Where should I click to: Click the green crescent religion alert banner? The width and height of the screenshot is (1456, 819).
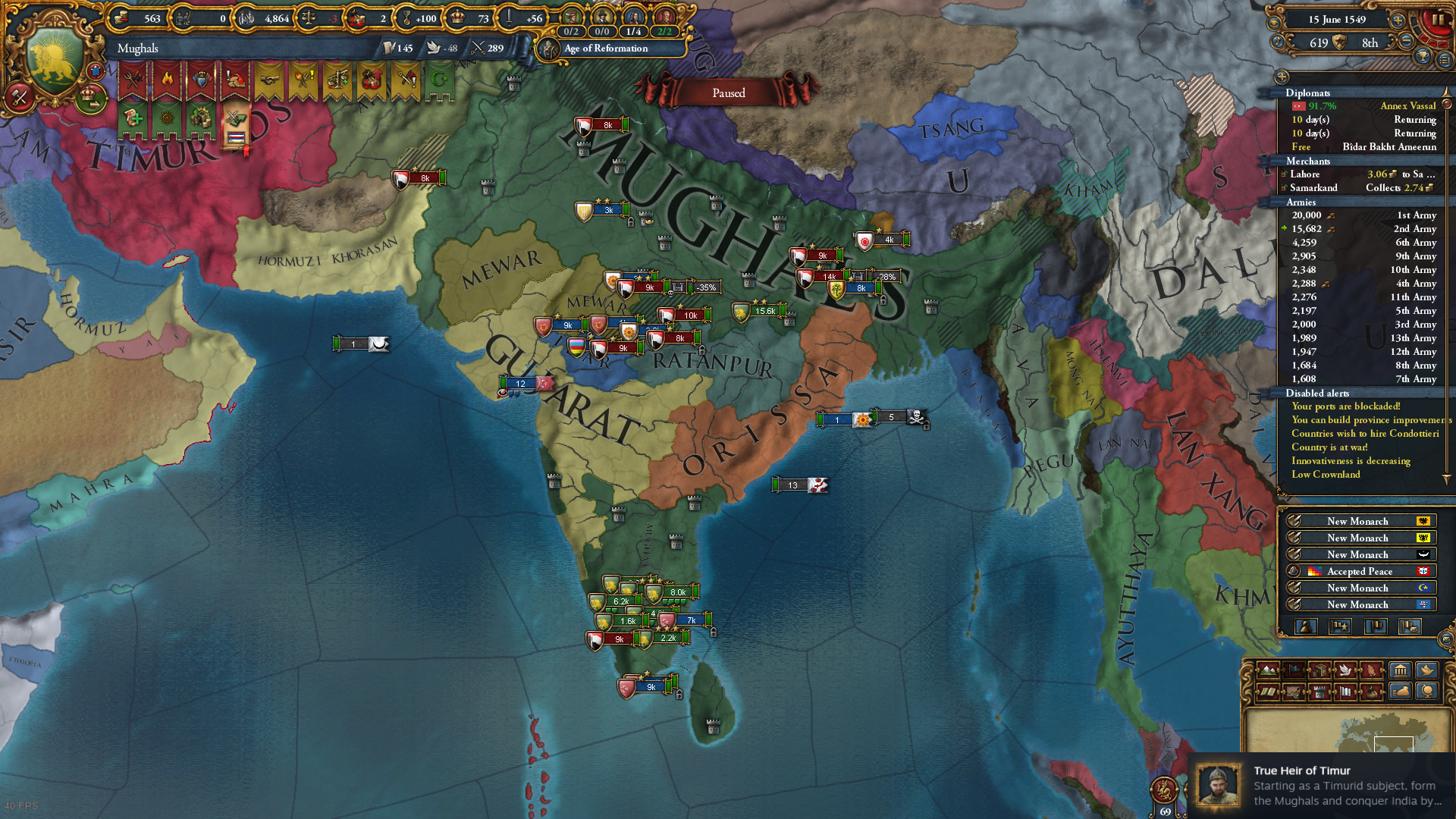coord(439,80)
